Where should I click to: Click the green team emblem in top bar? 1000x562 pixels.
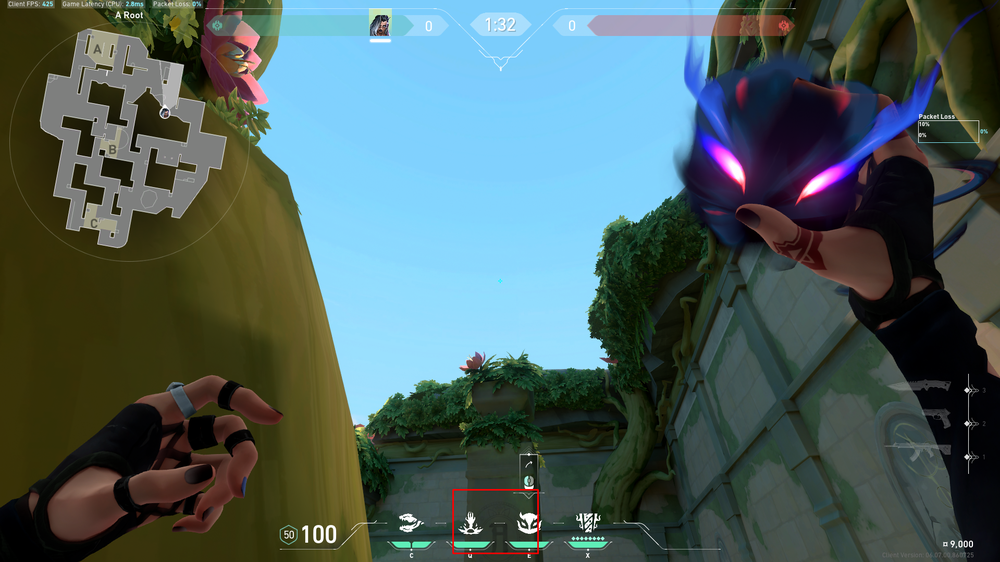217,25
